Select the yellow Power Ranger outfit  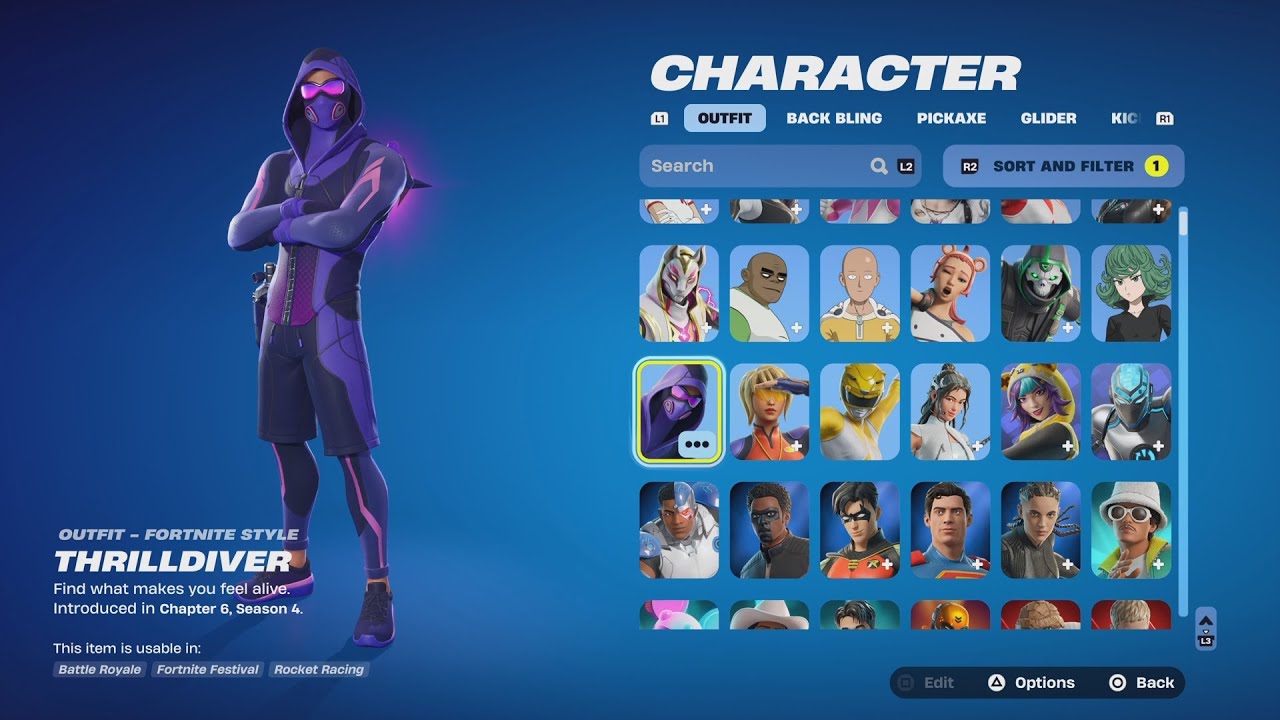pyautogui.click(x=860, y=411)
